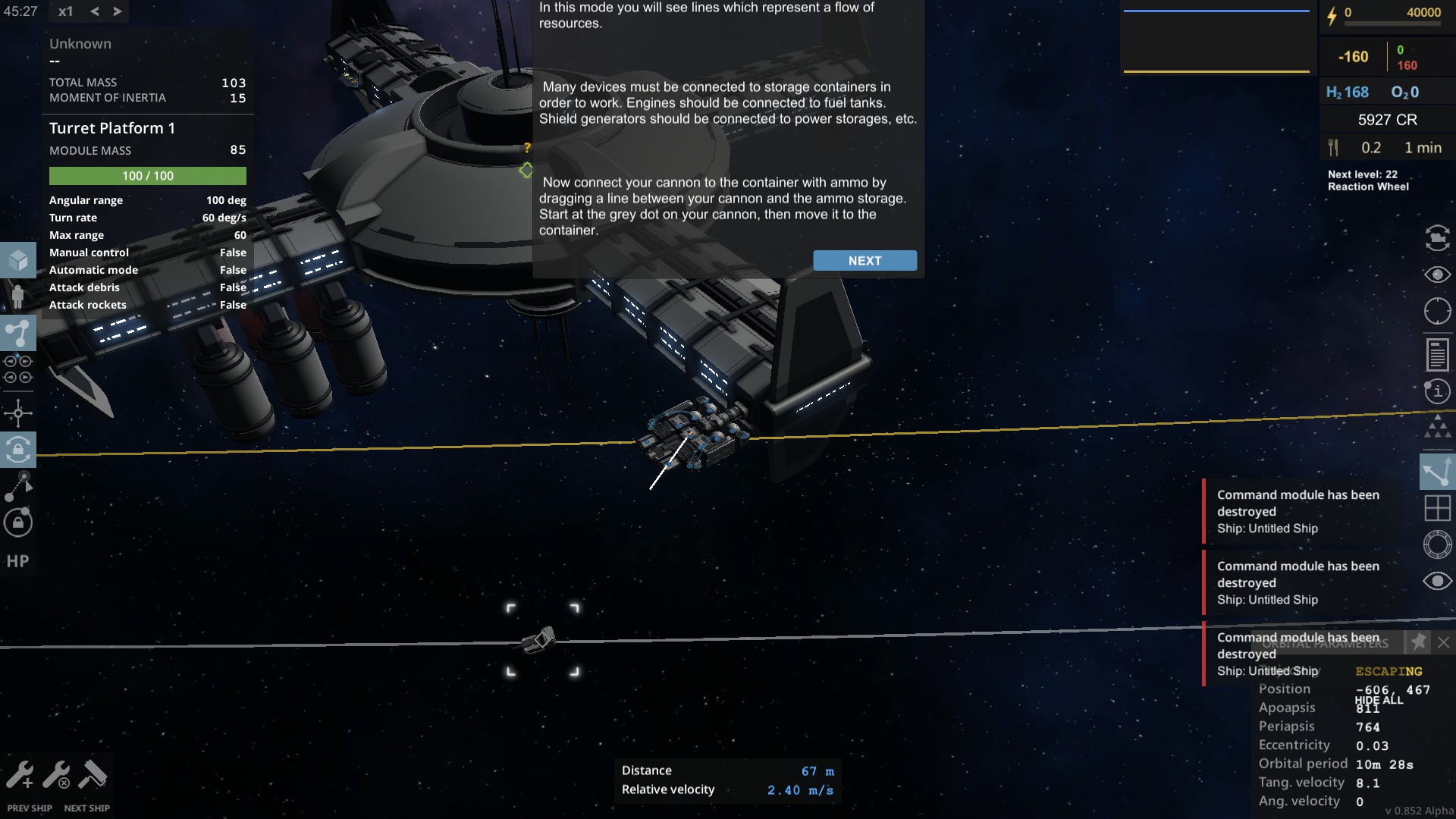Select the build mode cube icon
The width and height of the screenshot is (1456, 819).
pos(17,259)
